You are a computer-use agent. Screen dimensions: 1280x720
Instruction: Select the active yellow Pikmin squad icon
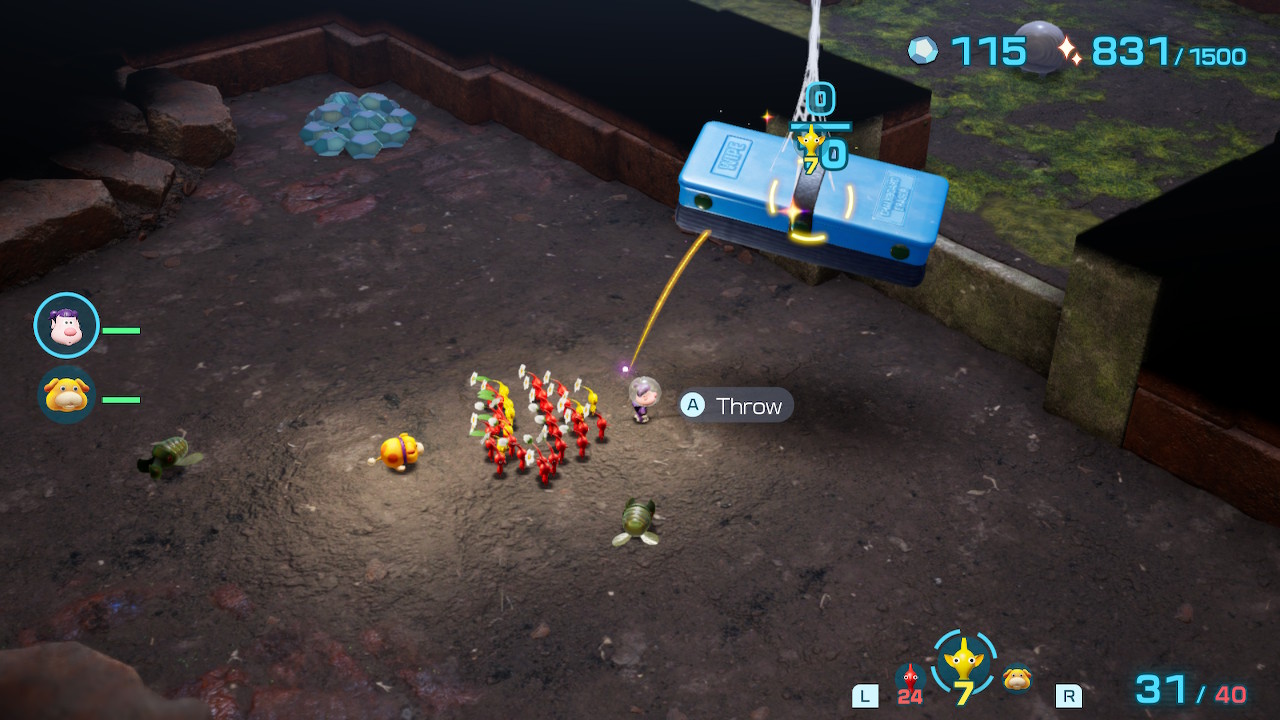(x=964, y=661)
